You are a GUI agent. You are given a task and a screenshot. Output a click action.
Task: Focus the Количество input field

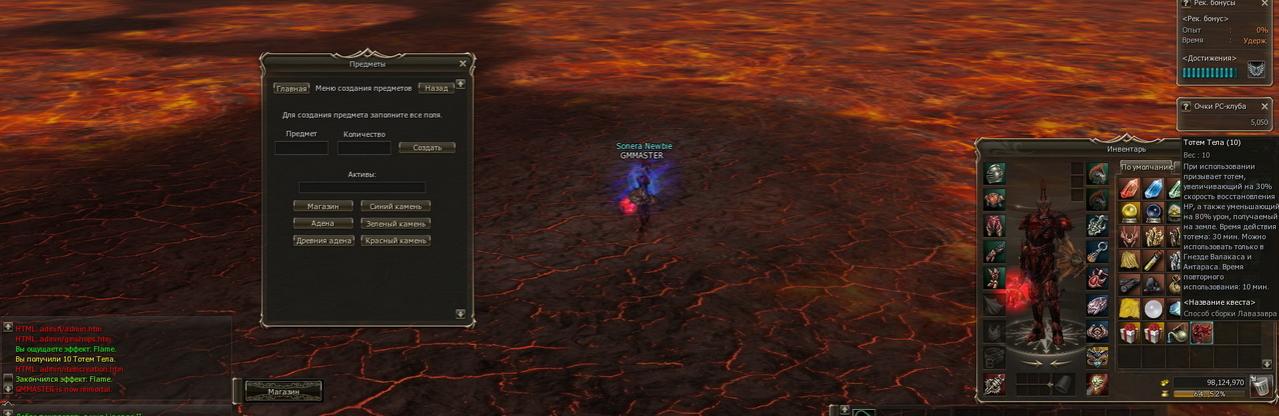(x=364, y=148)
